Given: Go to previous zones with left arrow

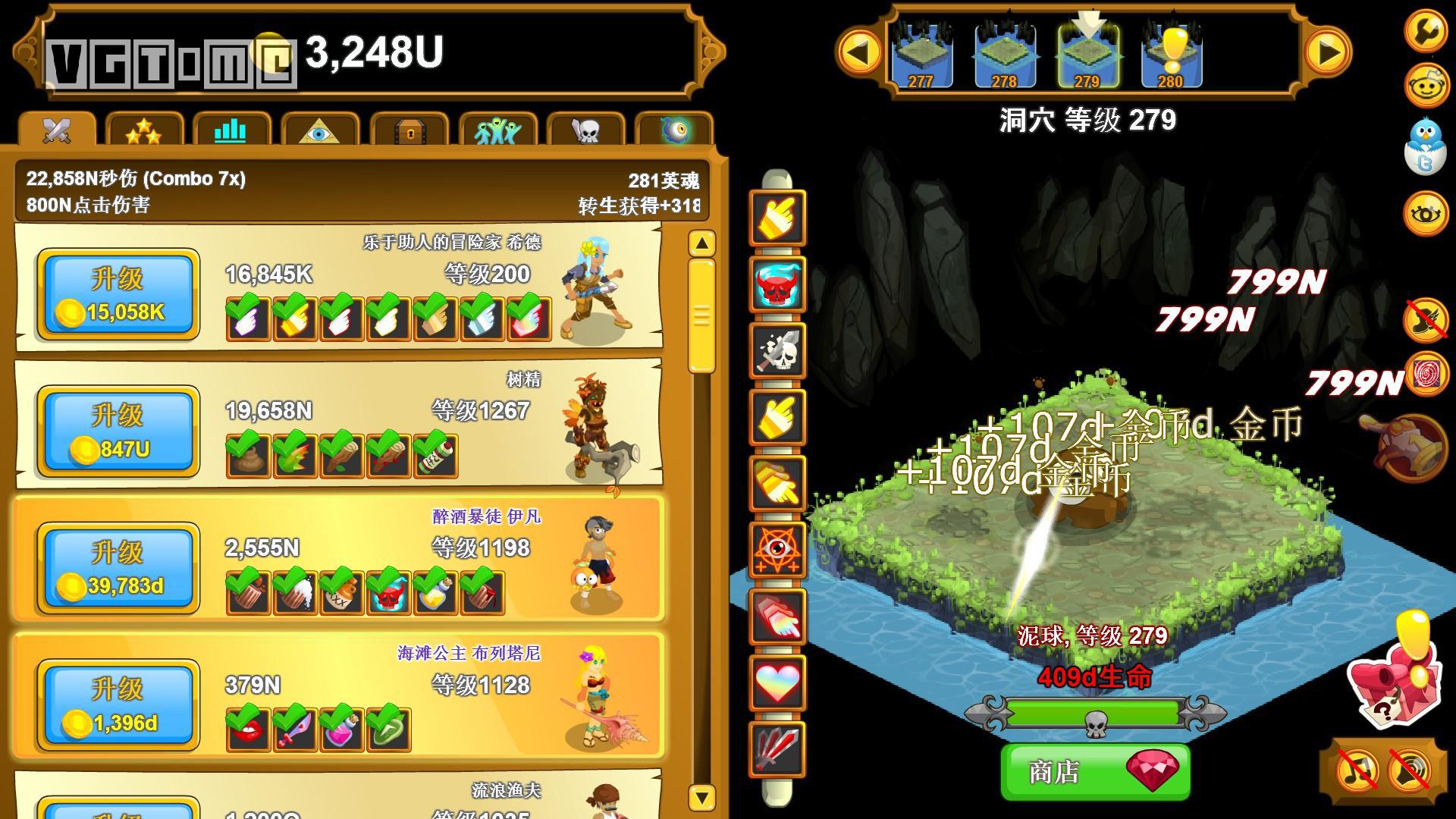Looking at the screenshot, I should tap(859, 52).
